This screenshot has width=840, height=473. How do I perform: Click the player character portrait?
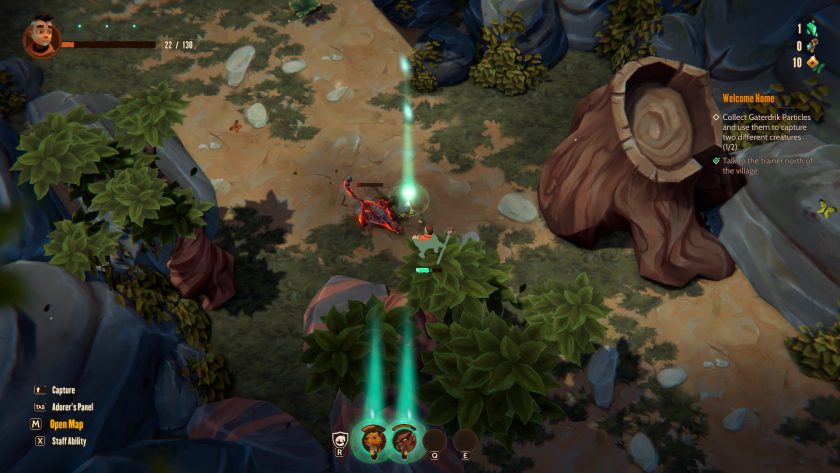(40, 38)
